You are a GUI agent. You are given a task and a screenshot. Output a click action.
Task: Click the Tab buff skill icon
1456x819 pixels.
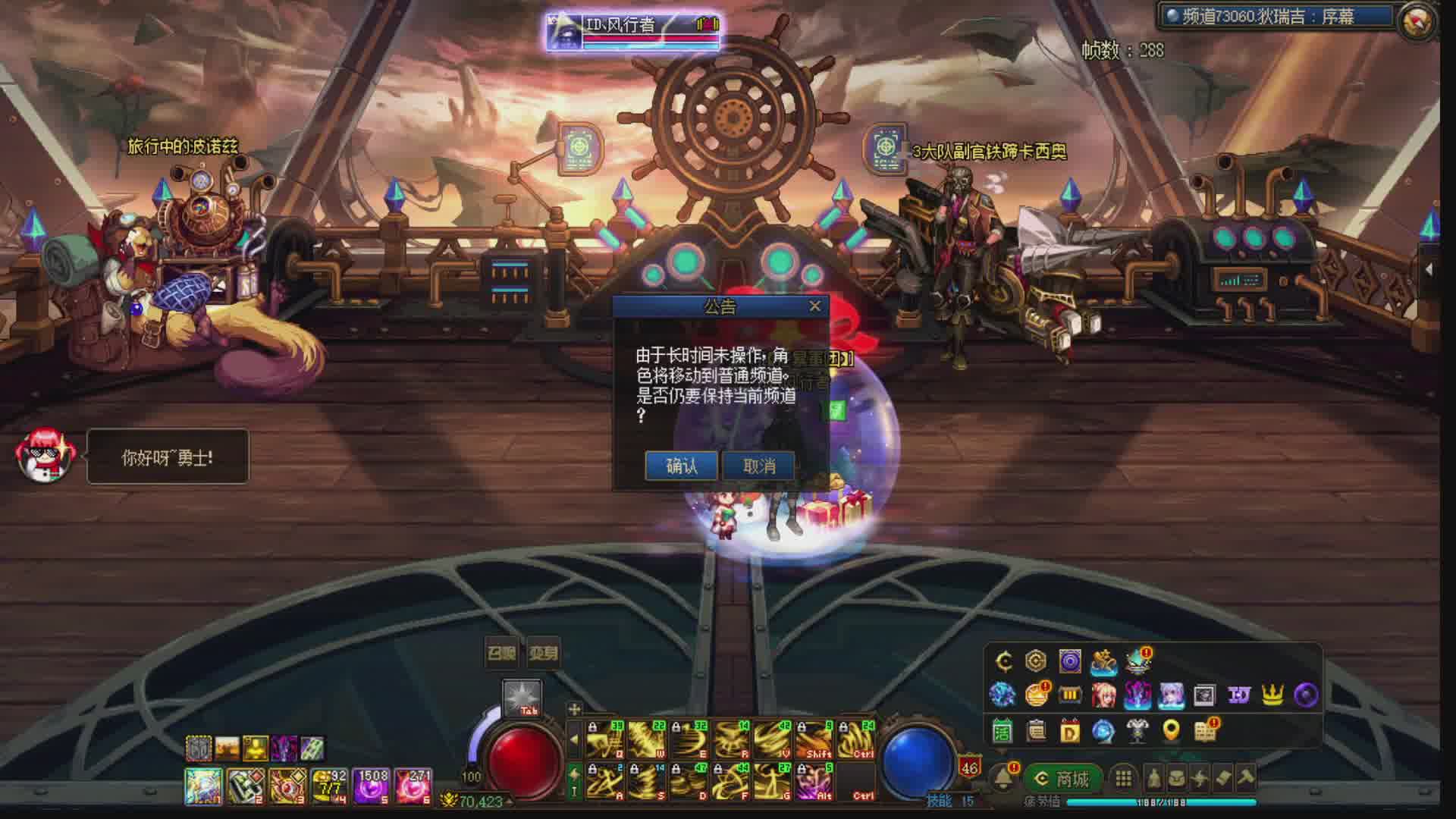522,698
